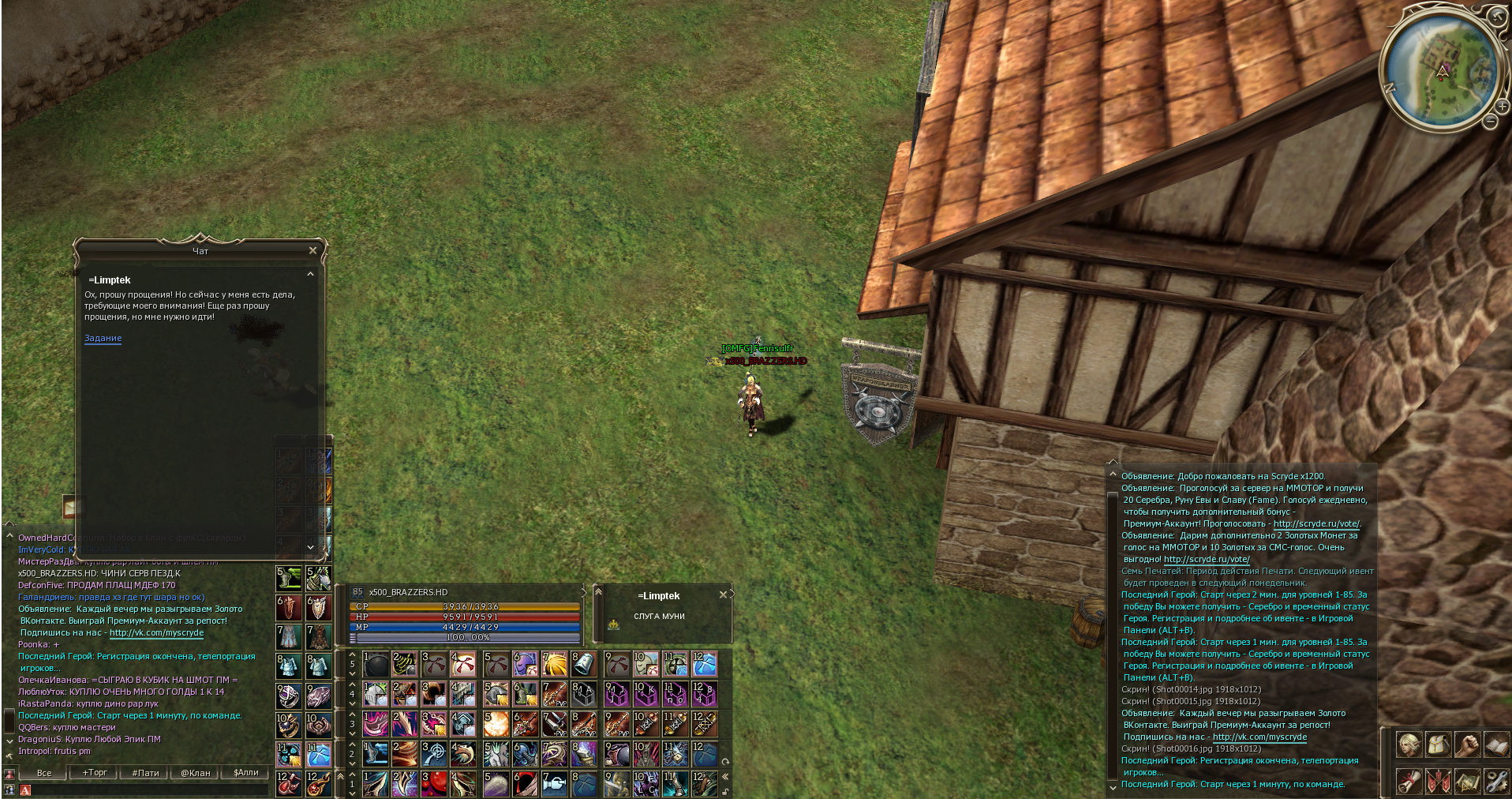Screen dimensions: 1512x799
Task: Close the Чат dialogue window
Action: point(313,250)
